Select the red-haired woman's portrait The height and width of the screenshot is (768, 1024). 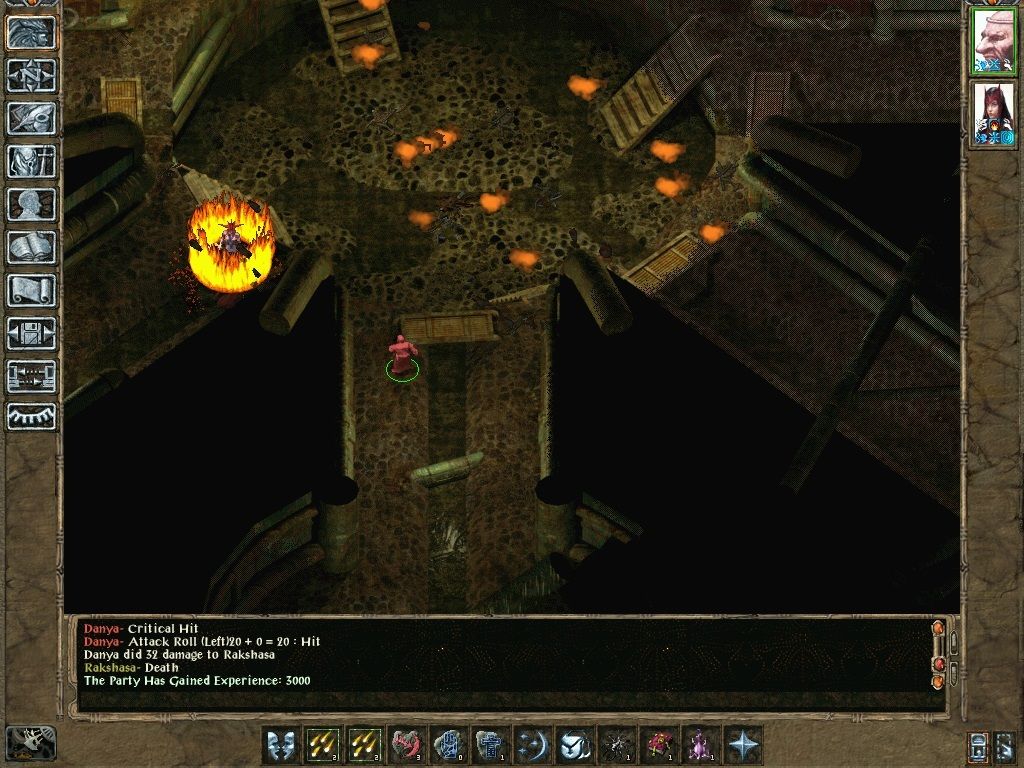pos(993,113)
